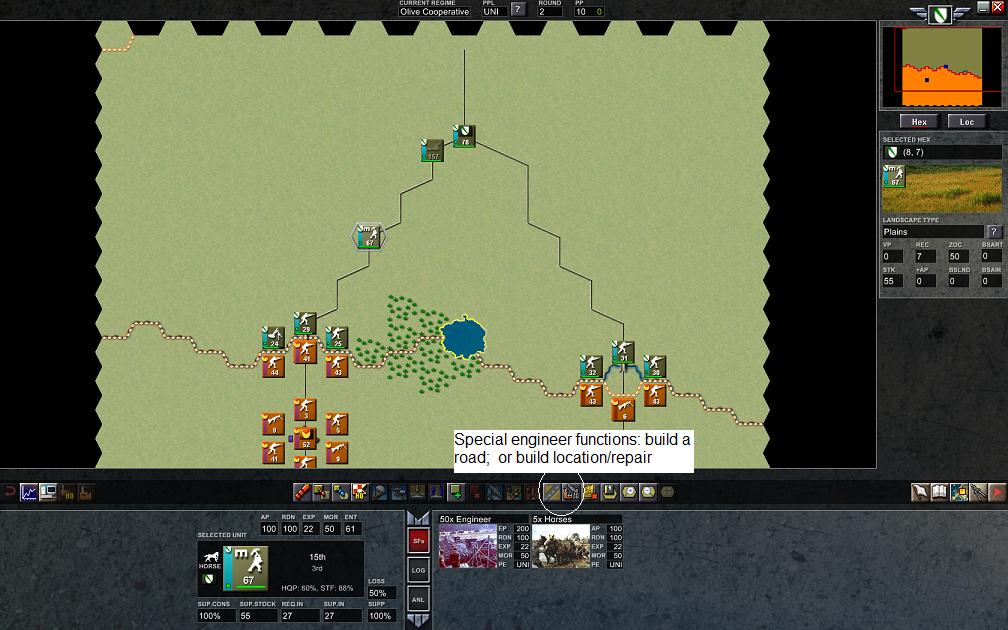Select the engineer unit counter numbered 67
Image resolution: width=1008 pixels, height=630 pixels.
369,237
